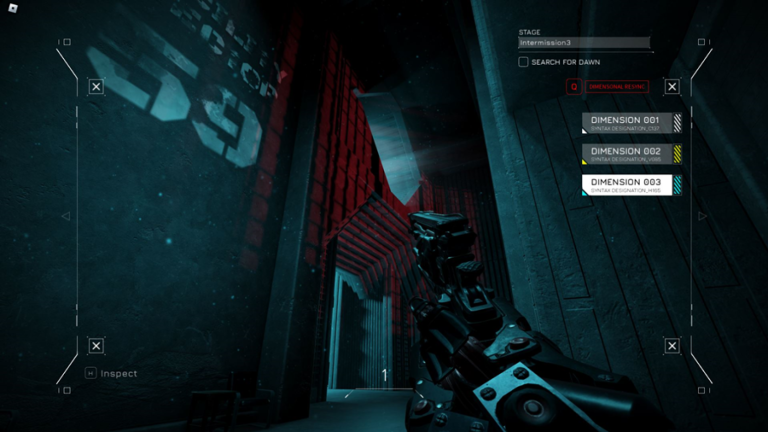Viewport: 768px width, 432px height.
Task: Click the left-pointing arrow on the frame
Action: pos(66,216)
